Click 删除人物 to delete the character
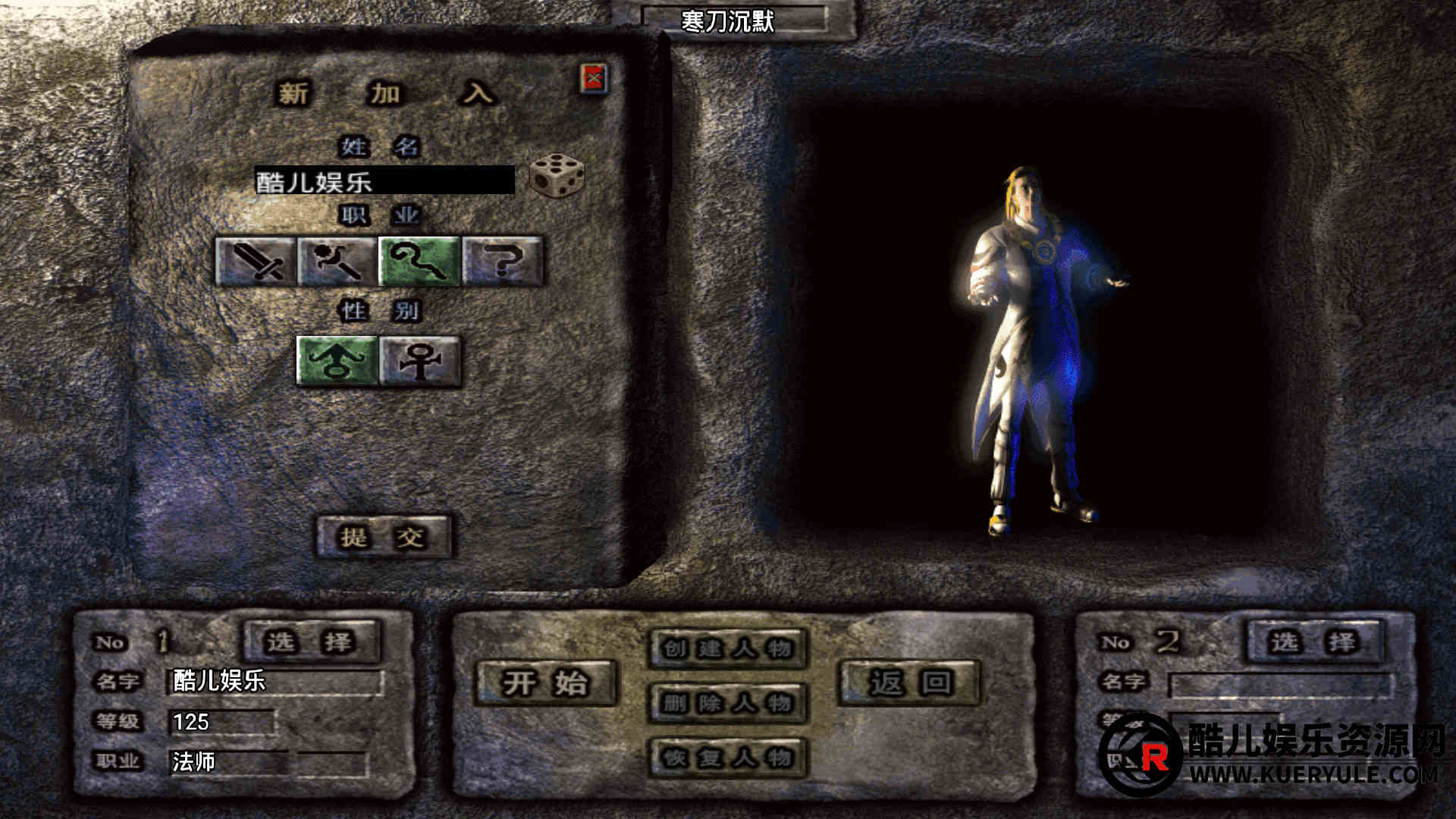This screenshot has height=819, width=1456. 728,703
